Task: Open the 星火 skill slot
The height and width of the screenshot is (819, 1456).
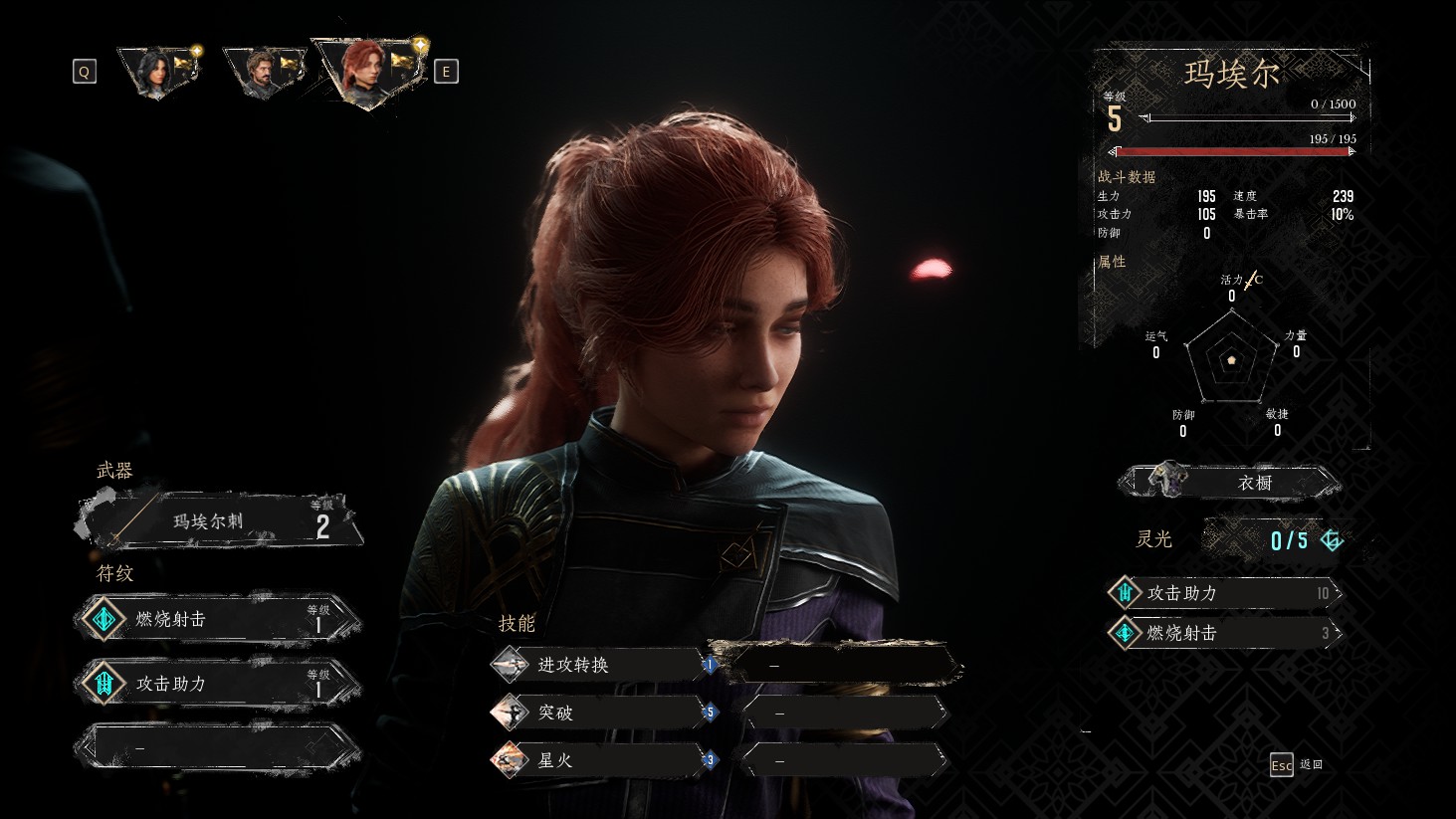Action: (x=597, y=760)
